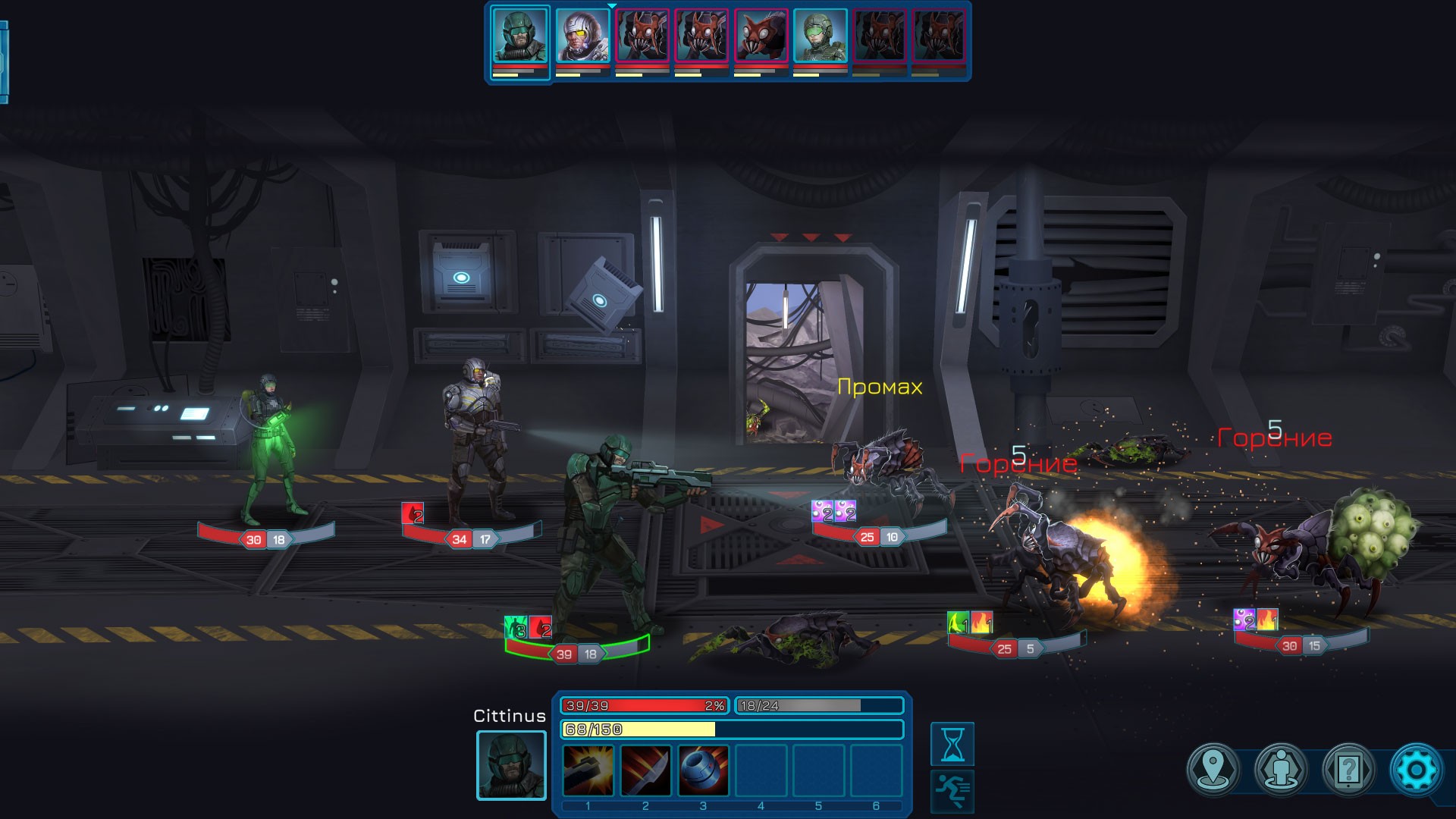Activate the knife slash ability
This screenshot has height=819, width=1456.
point(645,770)
